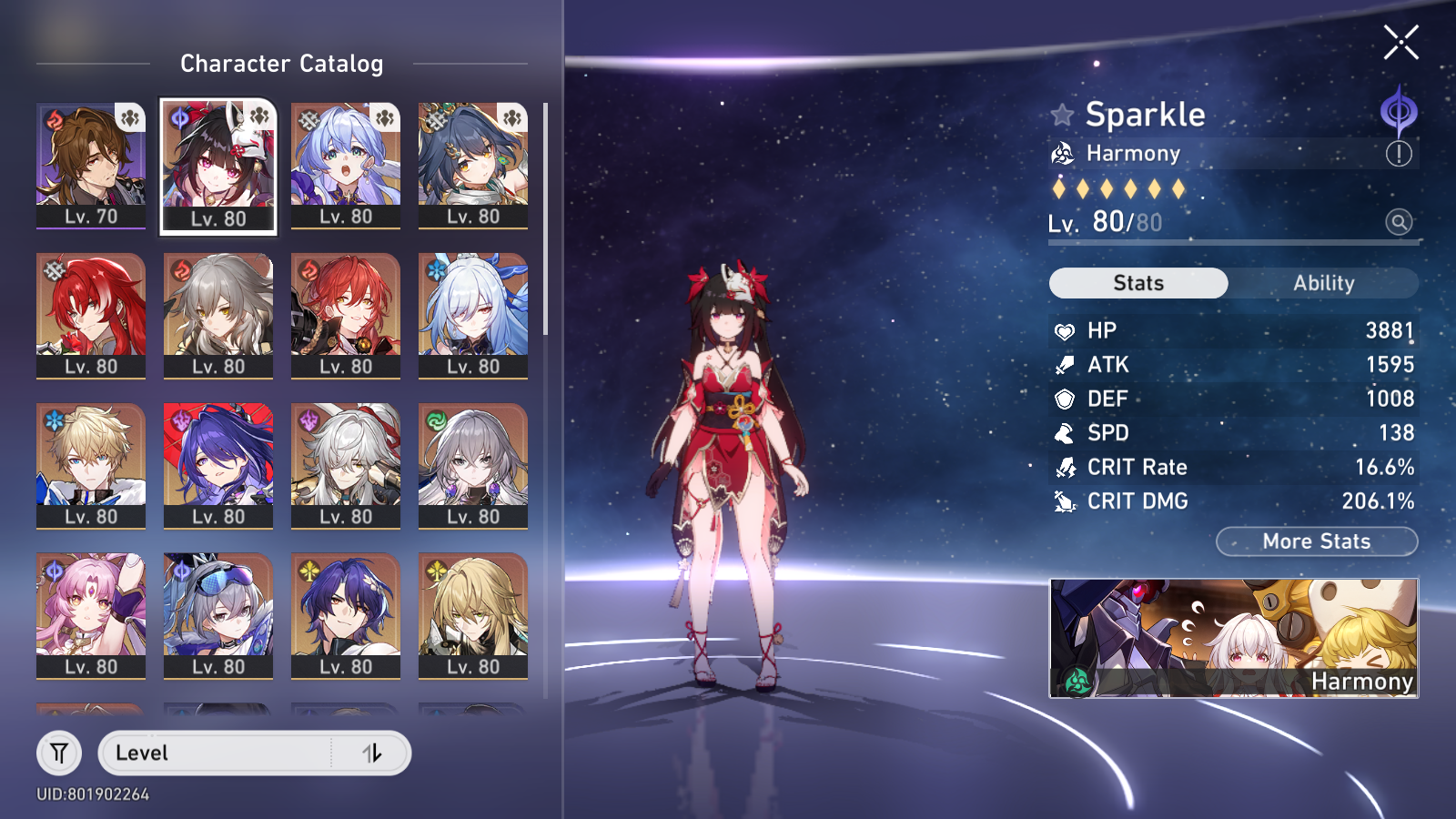This screenshot has width=1456, height=819.
Task: Click the magnifier icon below Lv. 80
Action: click(x=1399, y=222)
